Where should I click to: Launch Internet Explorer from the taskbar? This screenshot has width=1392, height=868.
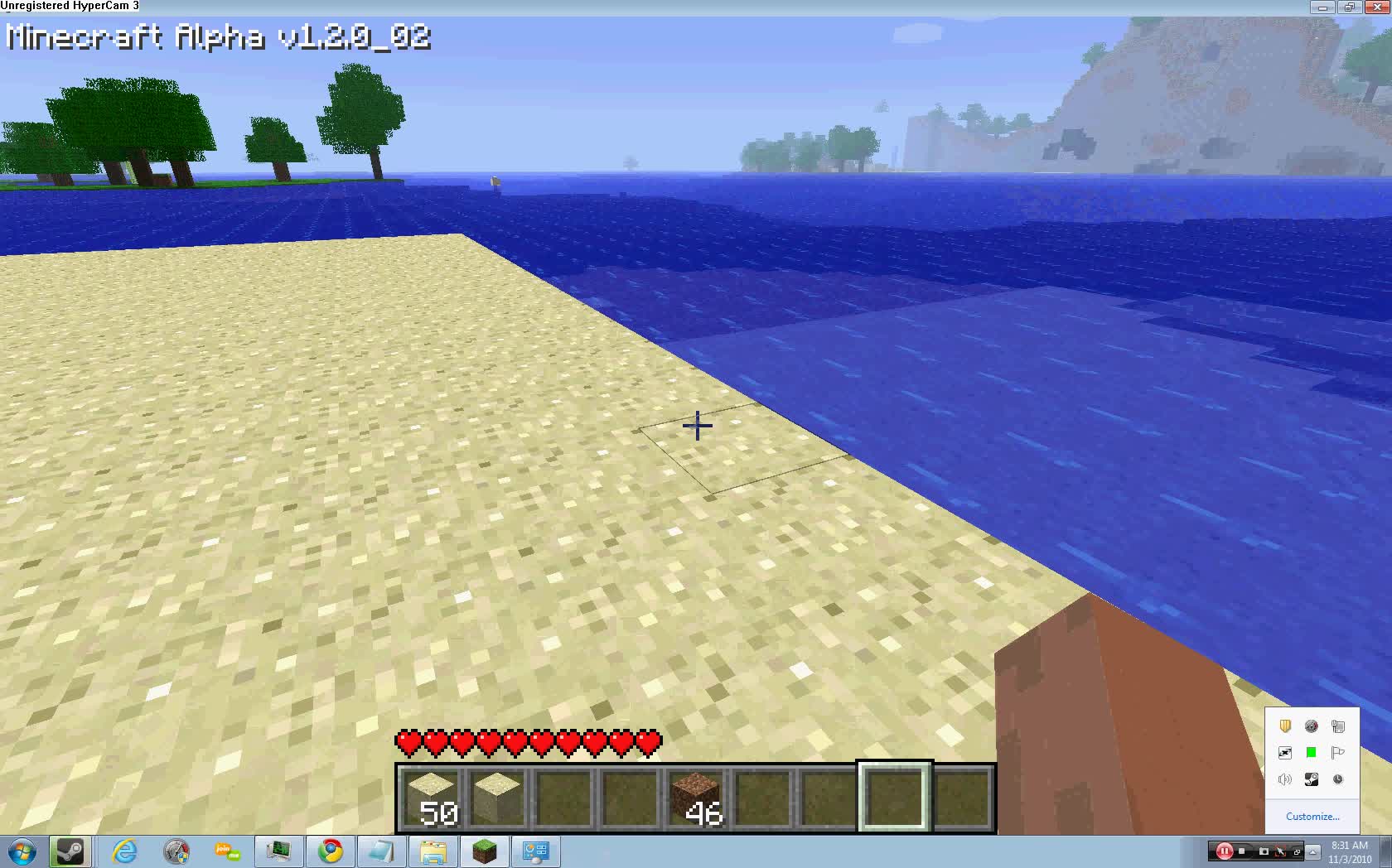(x=123, y=851)
